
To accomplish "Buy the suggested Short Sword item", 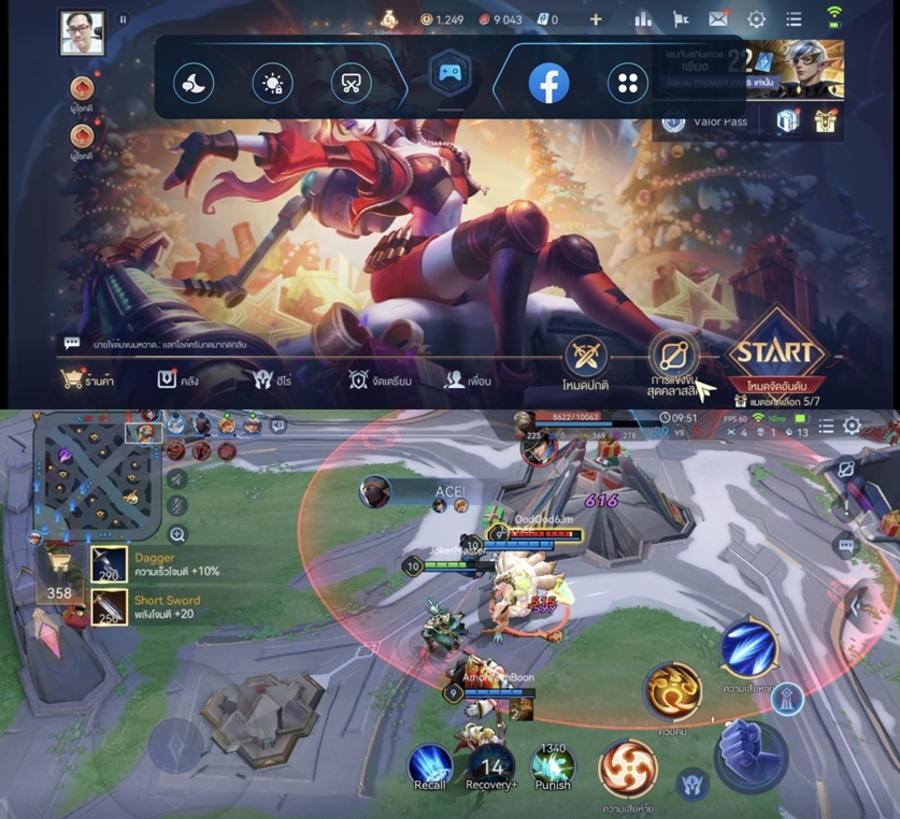I will (x=110, y=607).
